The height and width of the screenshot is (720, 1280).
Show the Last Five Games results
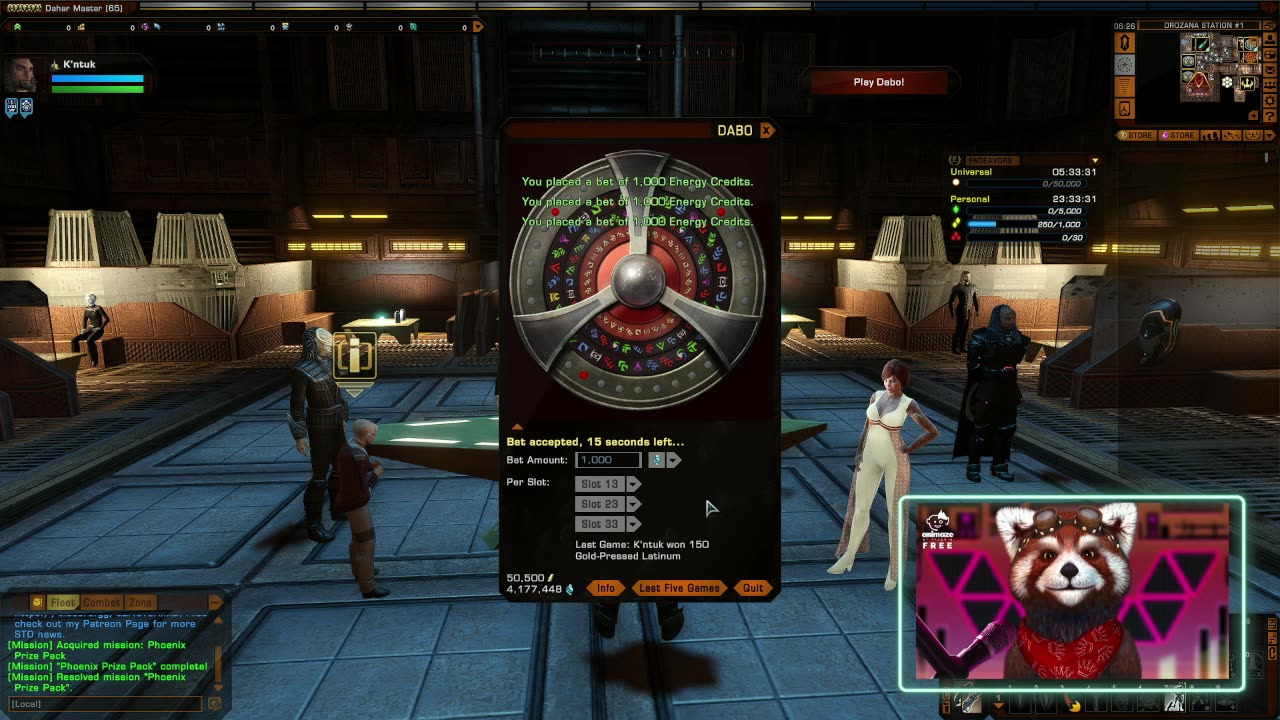click(679, 588)
